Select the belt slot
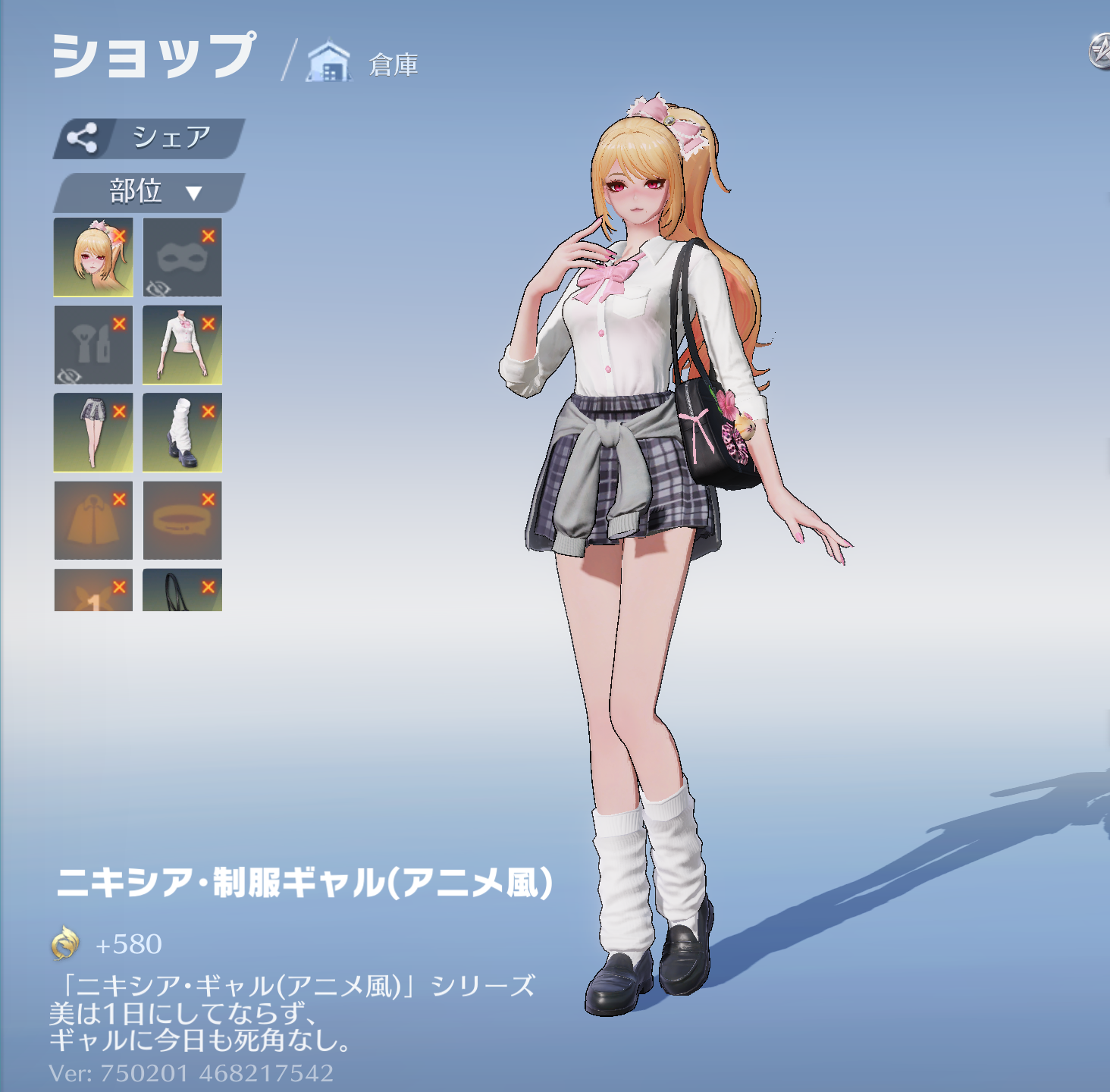This screenshot has width=1110, height=1092. tap(182, 520)
